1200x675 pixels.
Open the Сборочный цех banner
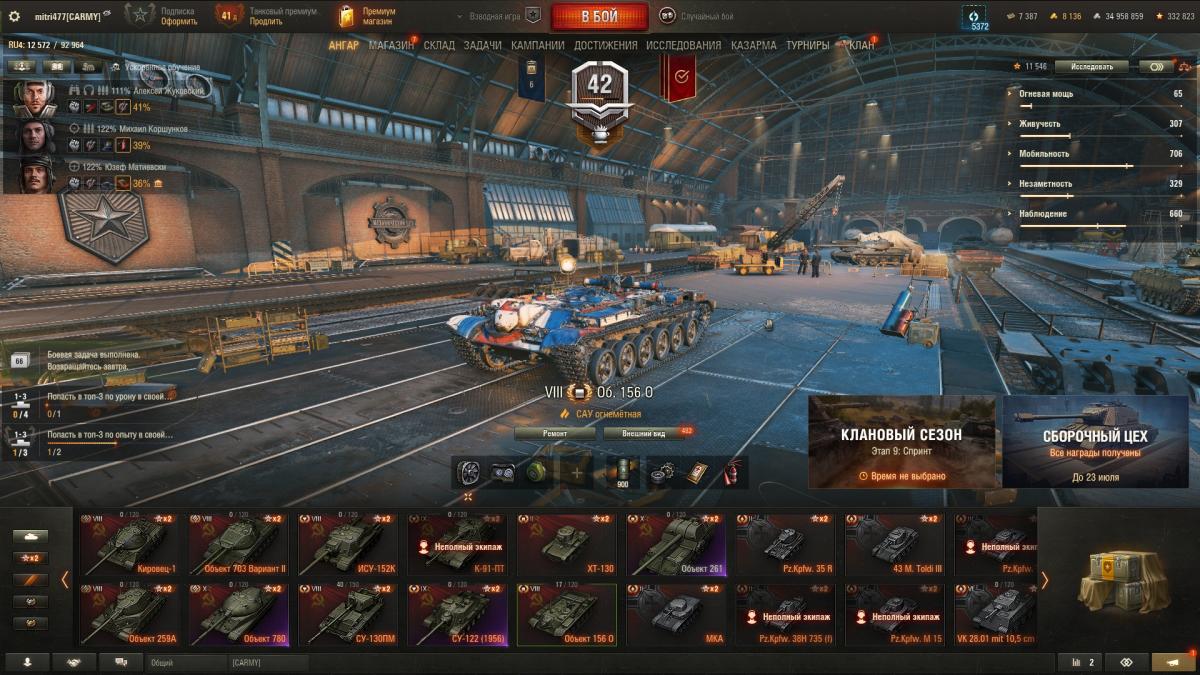(1095, 441)
